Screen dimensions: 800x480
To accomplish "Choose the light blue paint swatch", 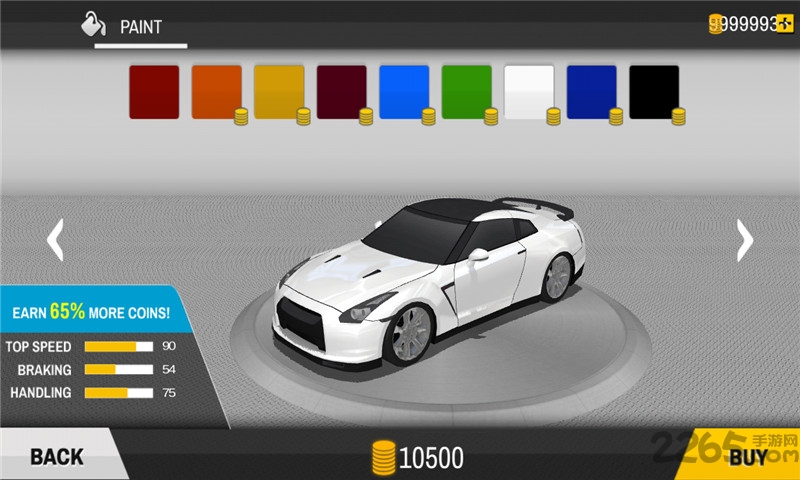I will [x=404, y=92].
